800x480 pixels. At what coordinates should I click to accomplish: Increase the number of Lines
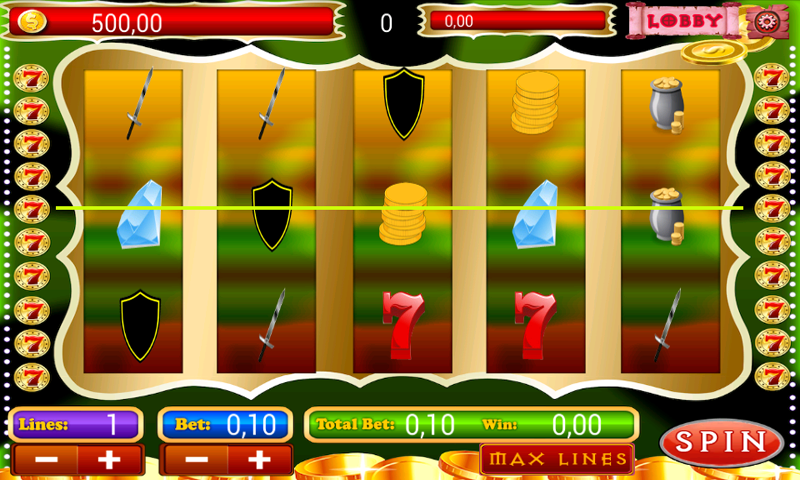coord(109,460)
